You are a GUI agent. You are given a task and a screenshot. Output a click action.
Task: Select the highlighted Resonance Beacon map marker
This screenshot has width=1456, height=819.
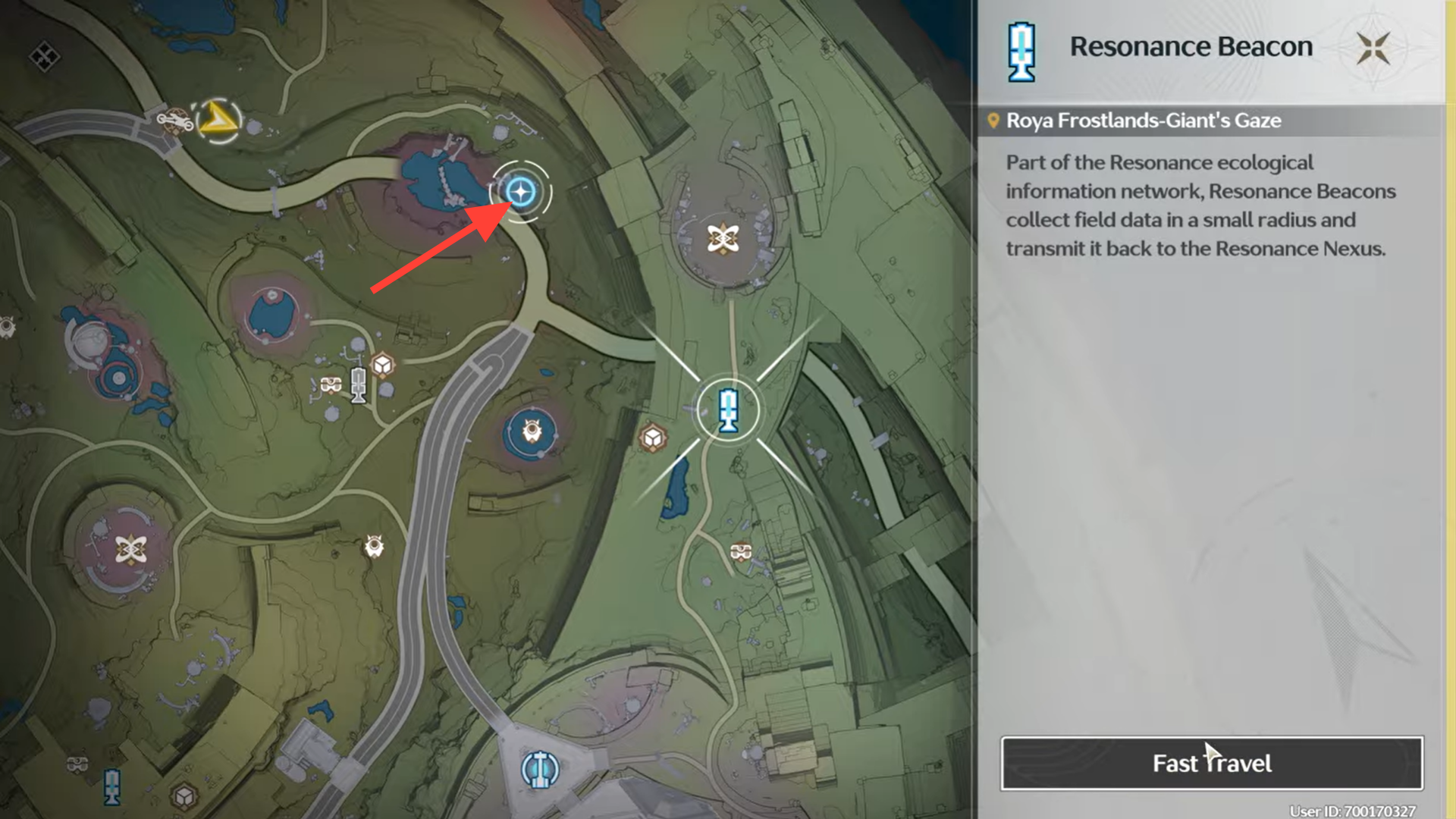(x=728, y=410)
